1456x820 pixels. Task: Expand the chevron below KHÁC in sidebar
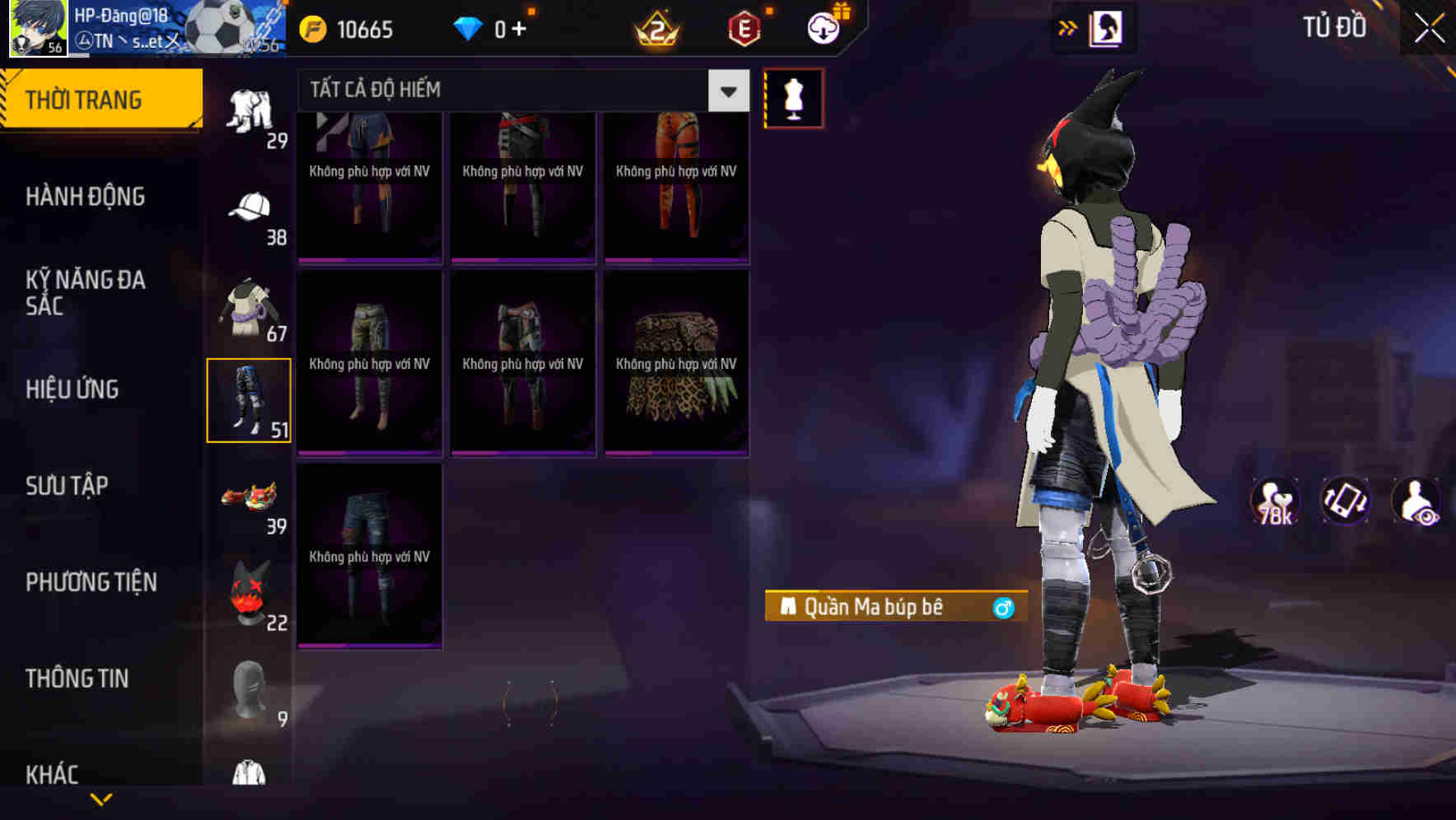[x=100, y=800]
